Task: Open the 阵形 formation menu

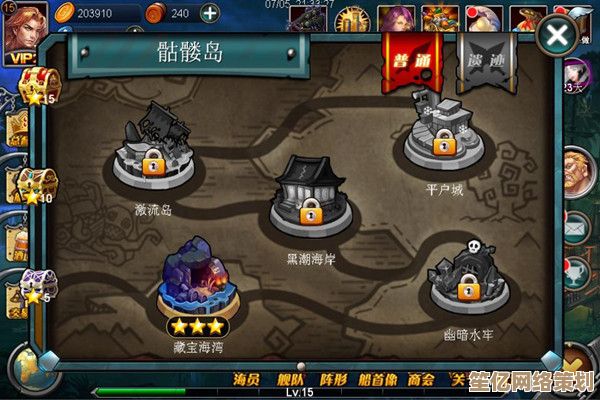Action: pyautogui.click(x=333, y=379)
